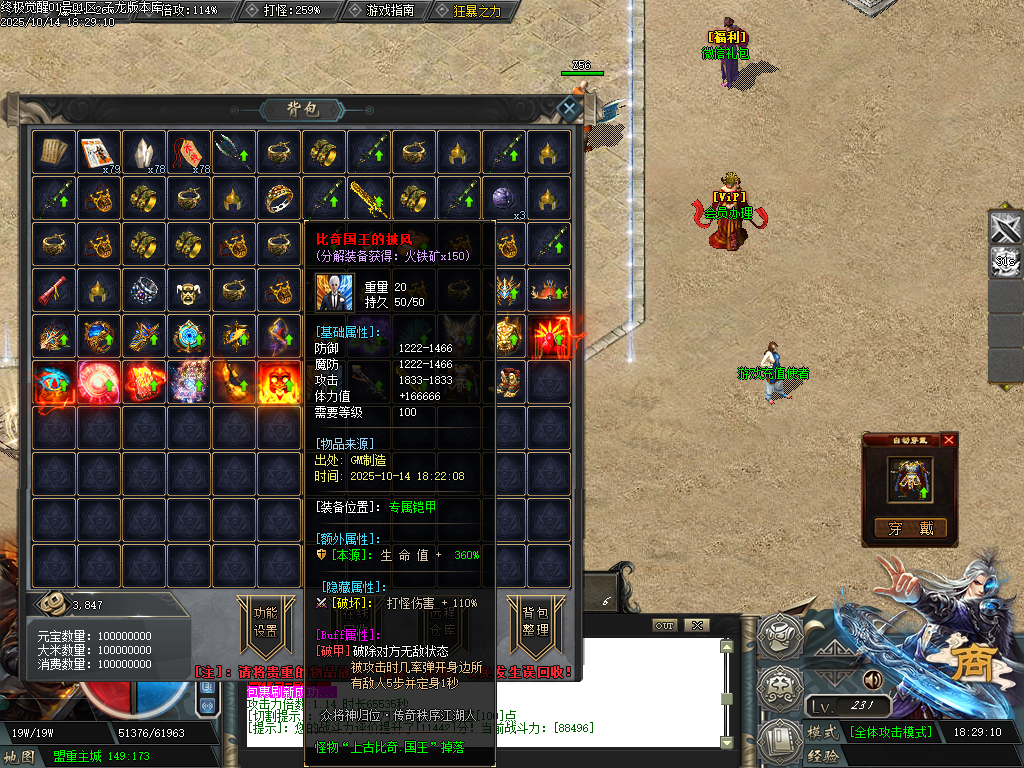Select the red scroll tube item
1024x768 pixels.
(x=53, y=289)
